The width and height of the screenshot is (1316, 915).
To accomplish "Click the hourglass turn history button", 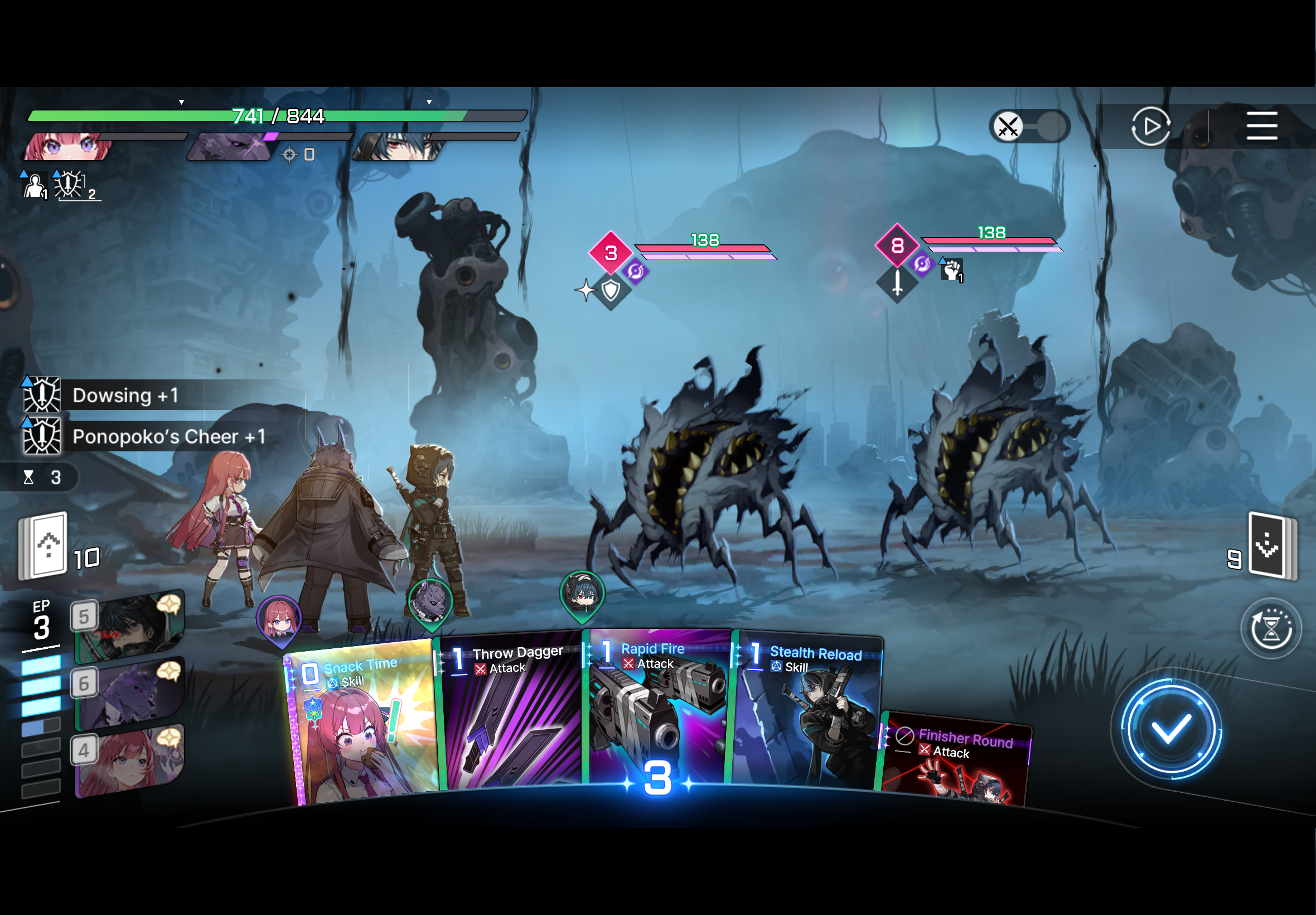I will click(1270, 628).
